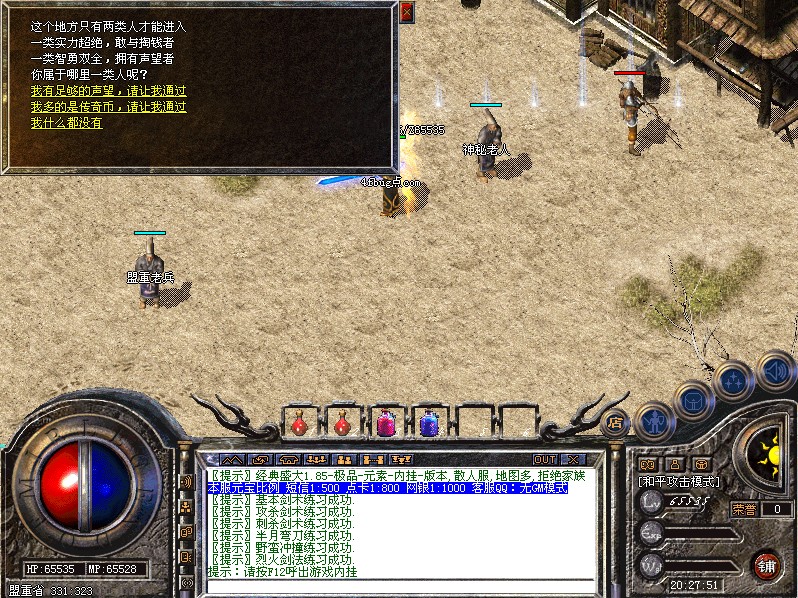
Task: Toggle sound with the speaker icon
Action: click(775, 370)
